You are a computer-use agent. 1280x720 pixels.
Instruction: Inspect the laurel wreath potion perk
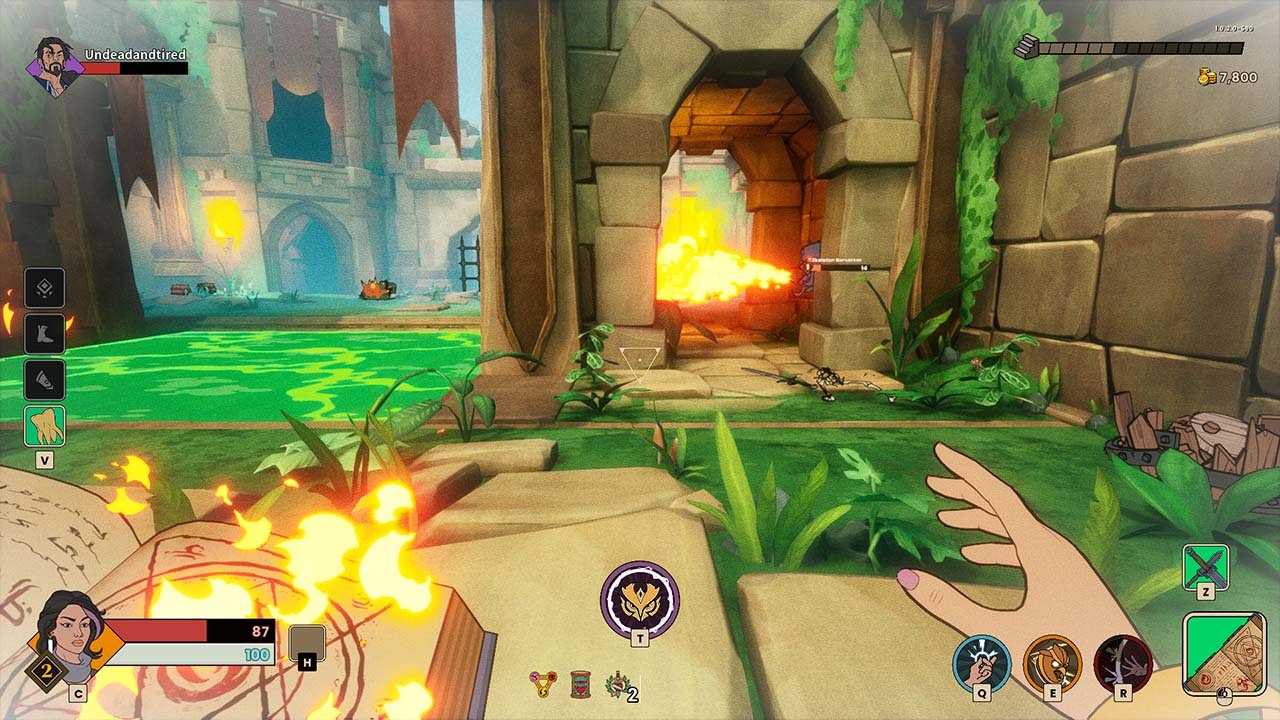(617, 684)
